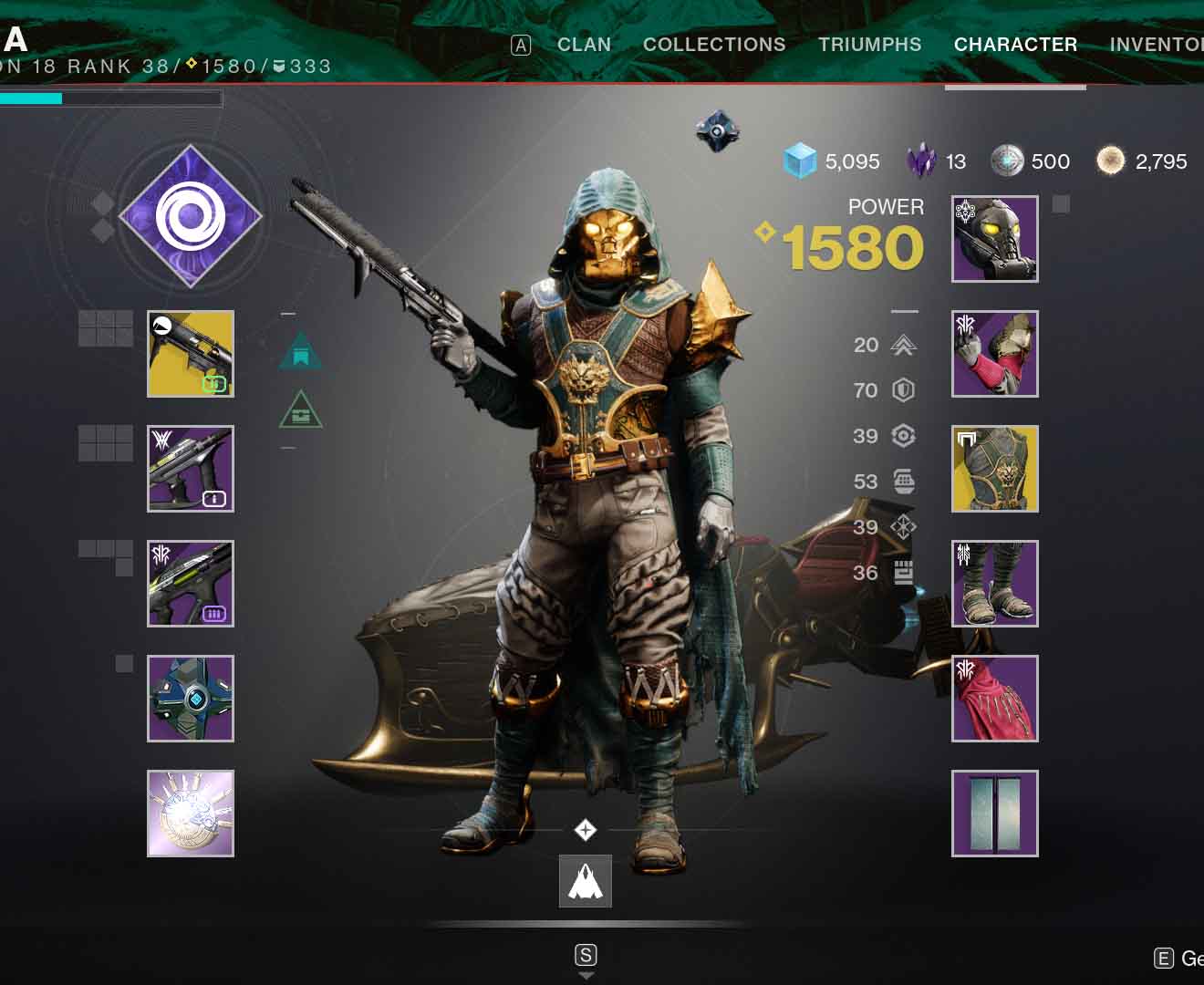
Task: Select the mountain finisher icon below the character
Action: pos(585,880)
